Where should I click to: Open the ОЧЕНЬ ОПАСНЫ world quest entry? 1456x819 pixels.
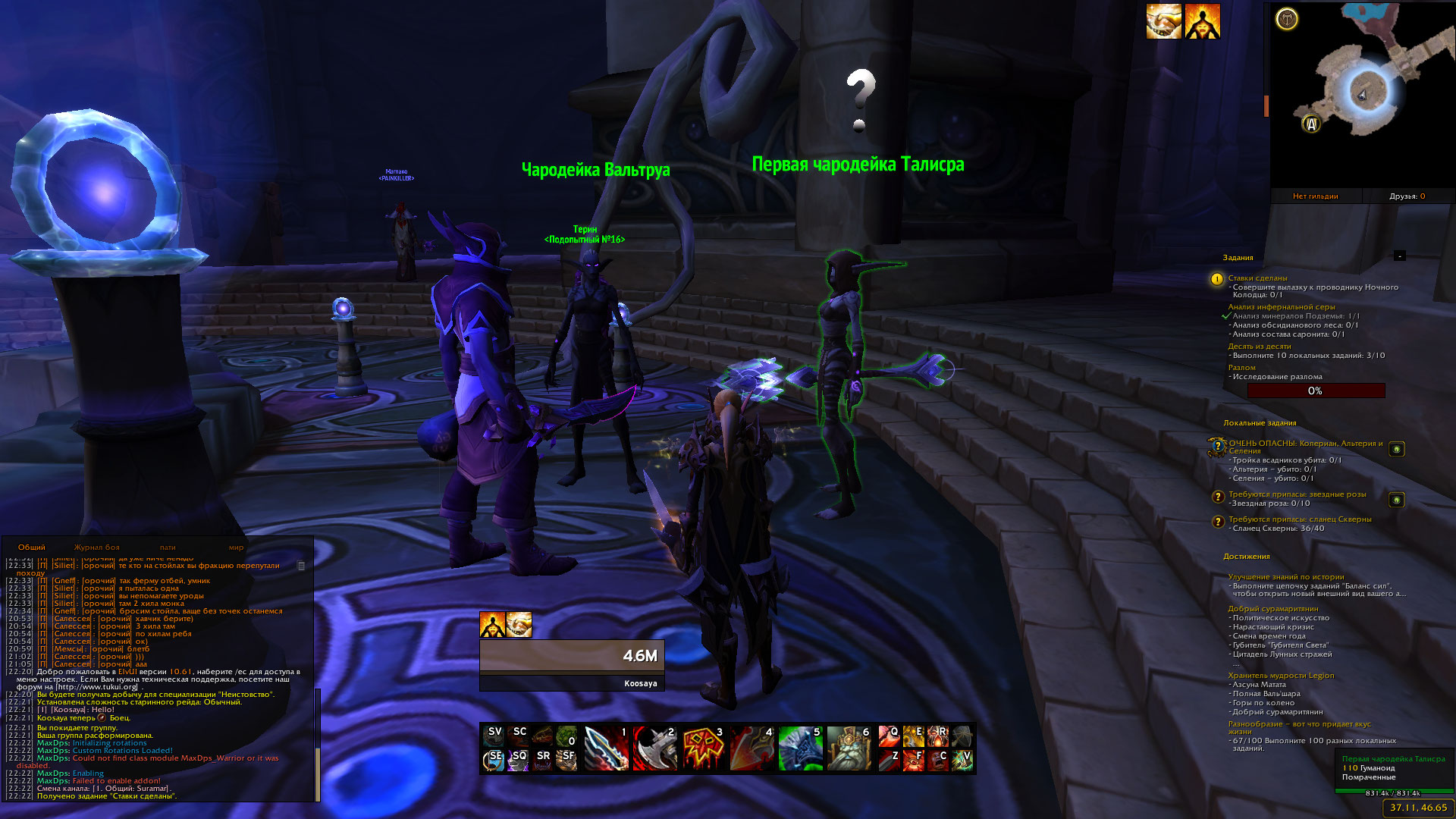point(1305,444)
